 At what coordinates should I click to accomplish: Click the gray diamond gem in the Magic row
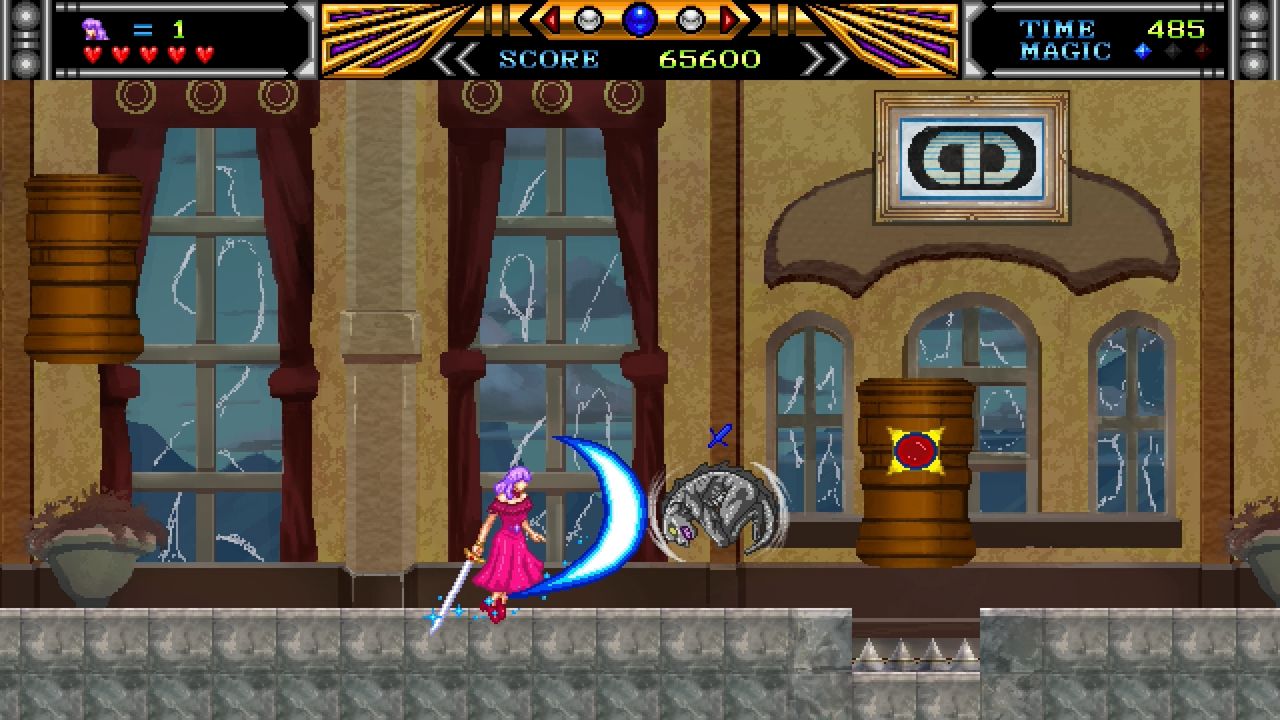coord(1173,50)
